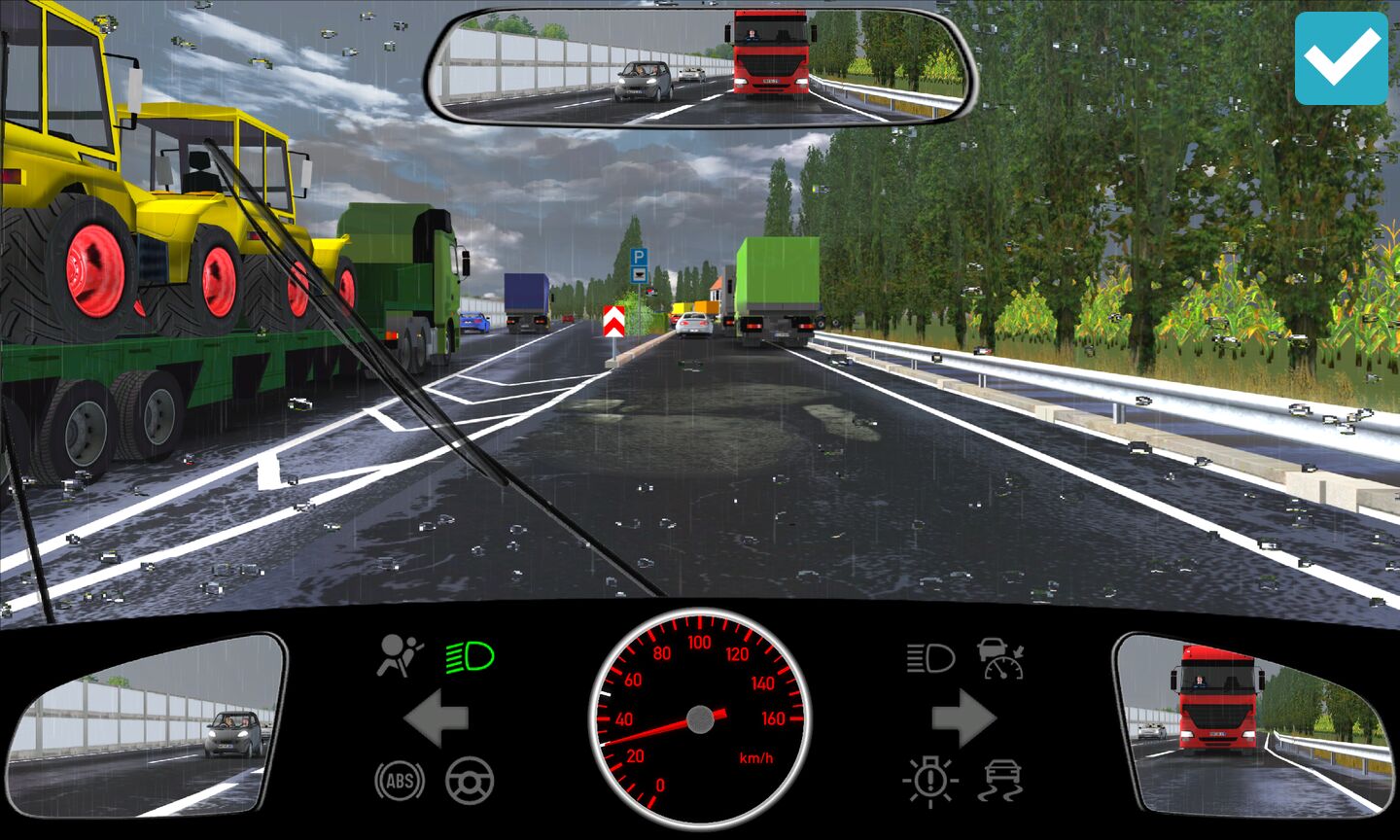Click the airbag warning icon
The width and height of the screenshot is (1400, 840).
[400, 656]
